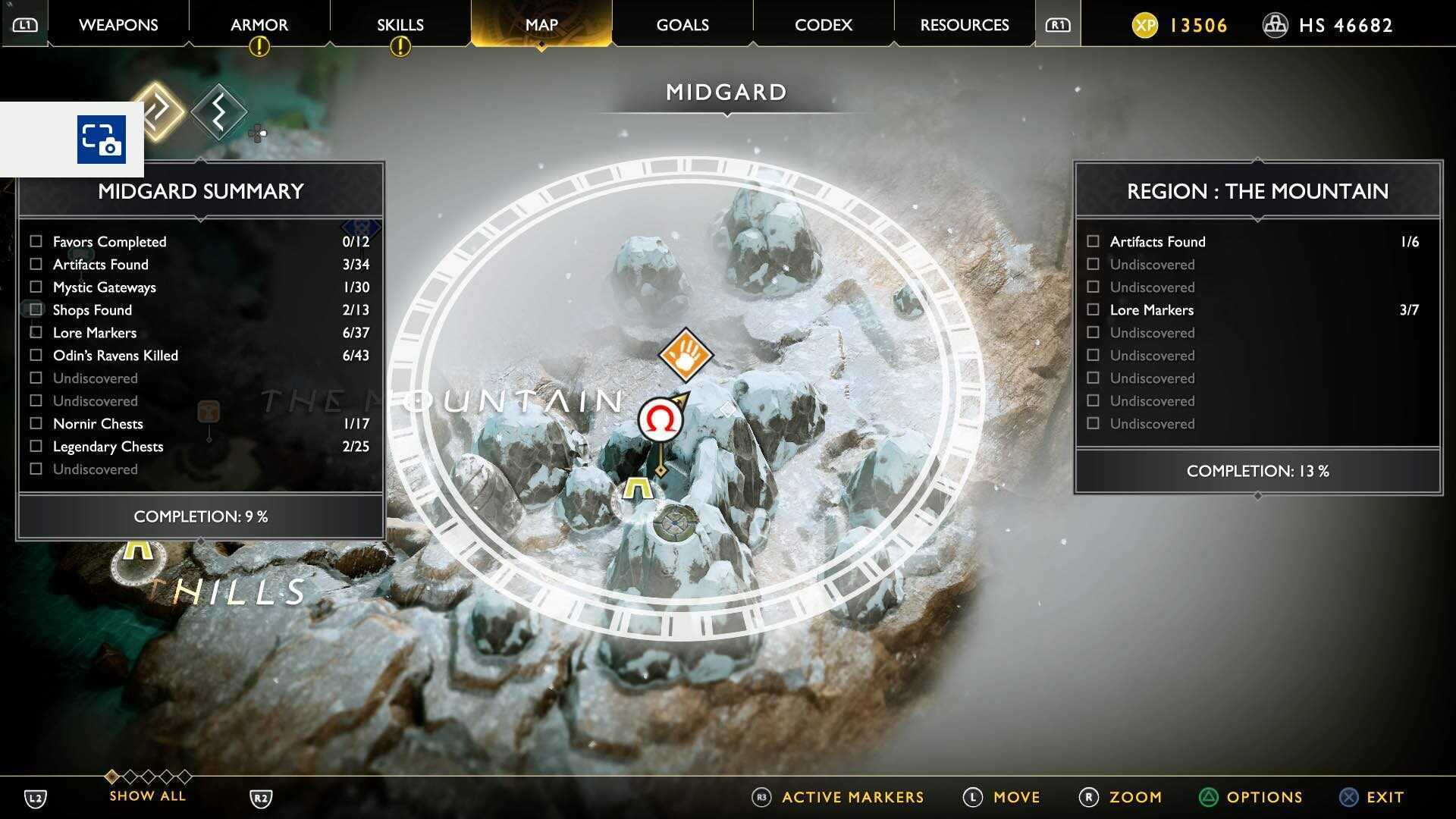Switch to the GOALS tab
The width and height of the screenshot is (1456, 819).
pos(681,24)
